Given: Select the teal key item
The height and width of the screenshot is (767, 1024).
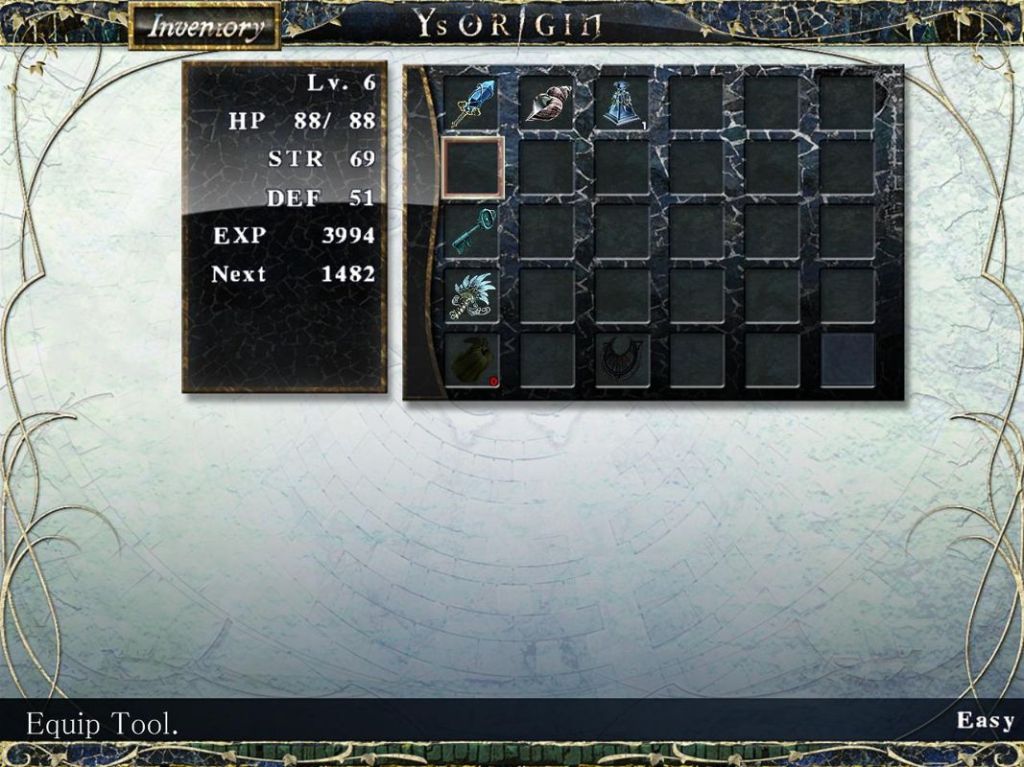Looking at the screenshot, I should click(471, 231).
